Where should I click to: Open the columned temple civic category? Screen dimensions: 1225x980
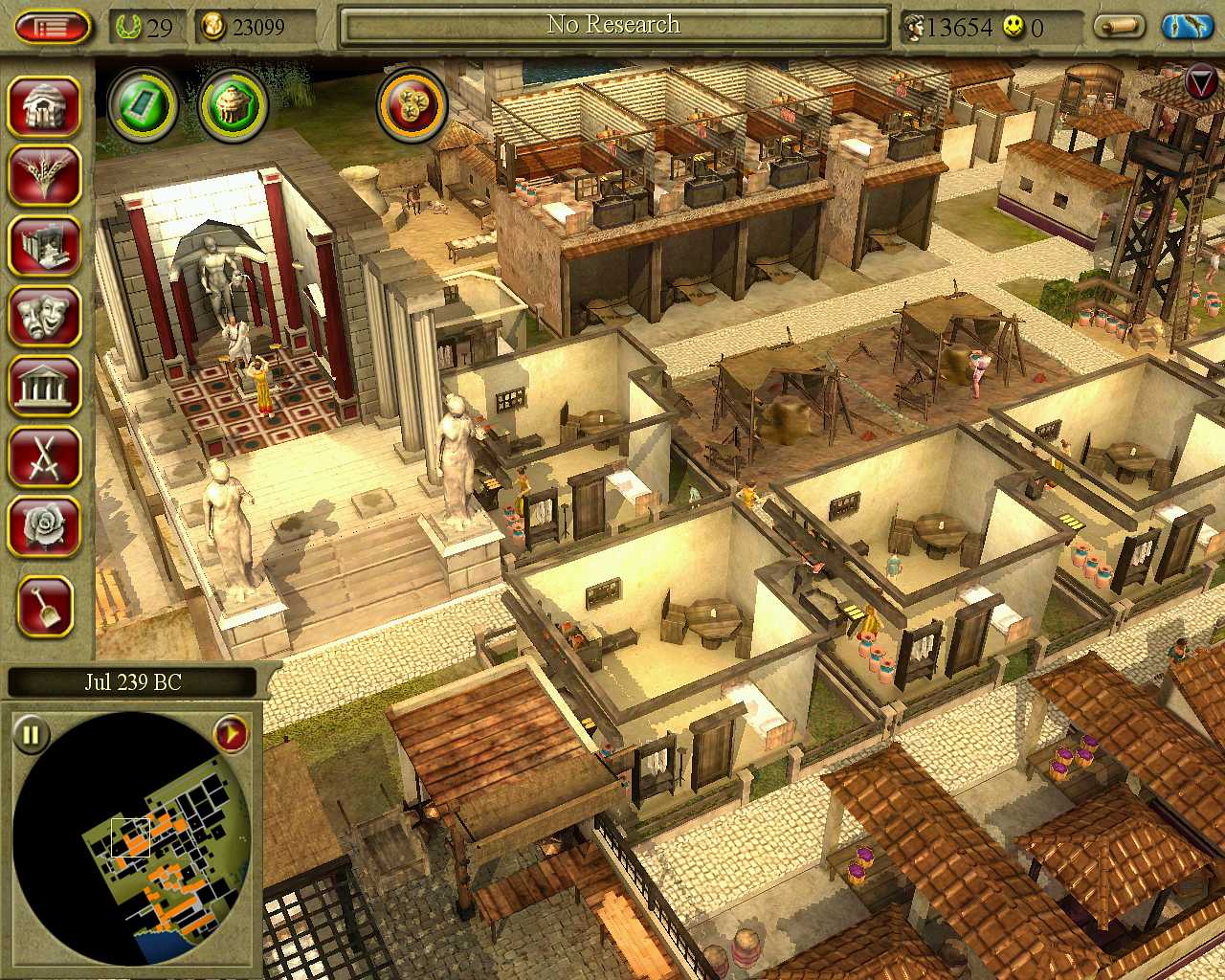(44, 386)
